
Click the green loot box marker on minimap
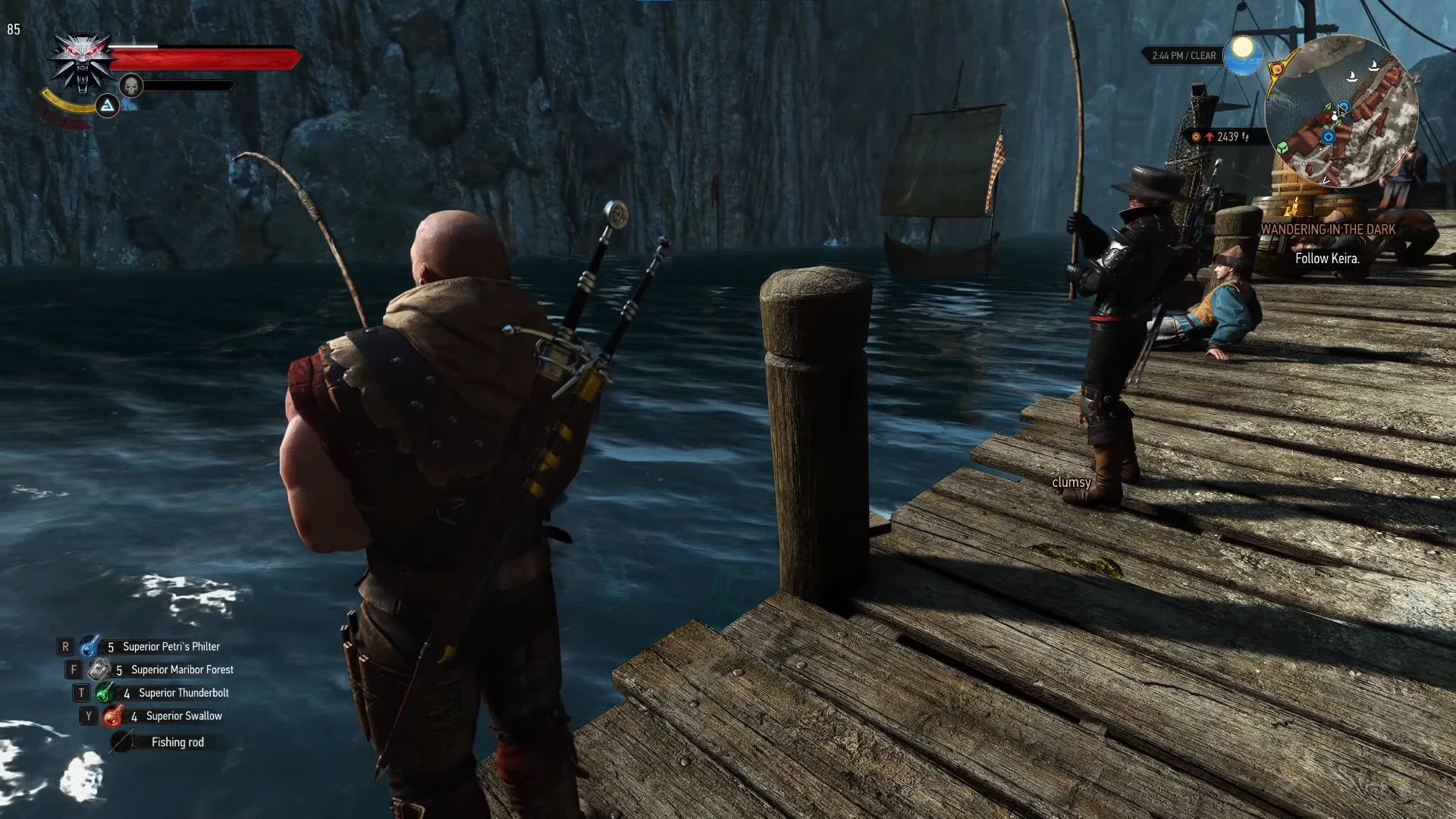1282,149
